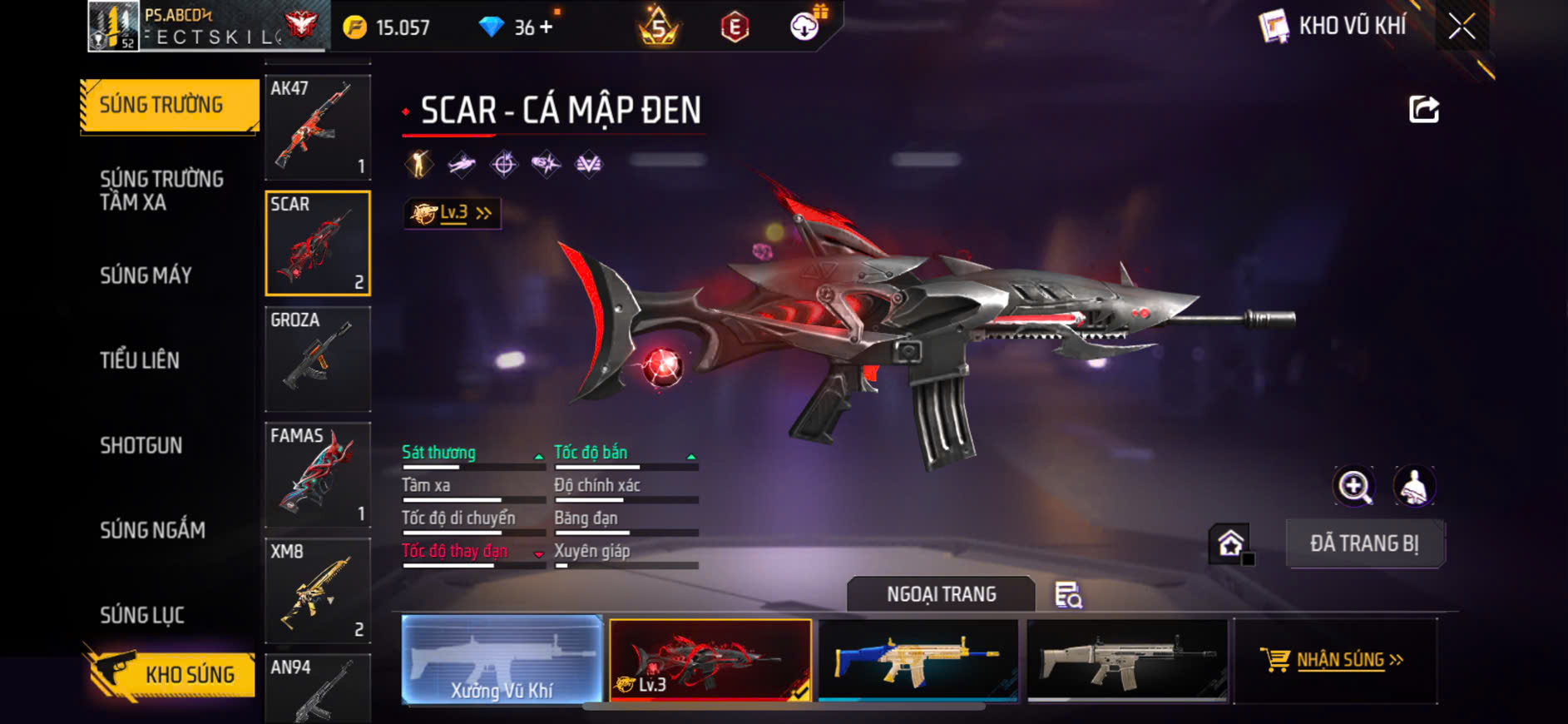The height and width of the screenshot is (724, 1568).
Task: Select the XM8 weapon tile
Action: coord(318,590)
